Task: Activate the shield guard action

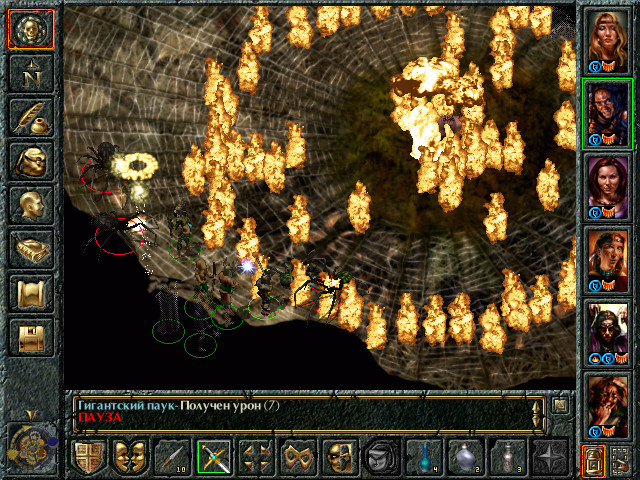Action: (88, 458)
